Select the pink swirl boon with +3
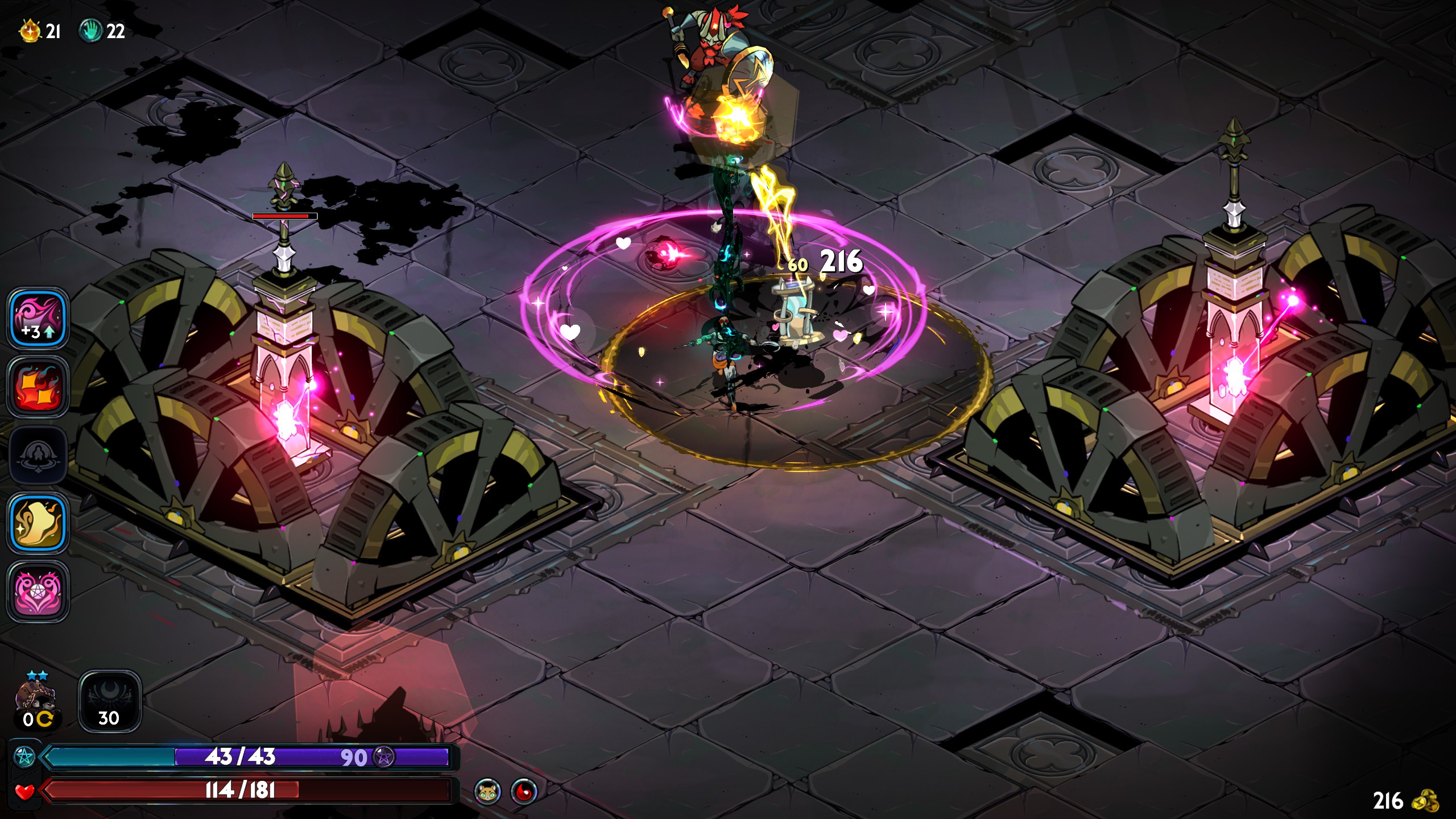This screenshot has width=1456, height=819. point(38,318)
